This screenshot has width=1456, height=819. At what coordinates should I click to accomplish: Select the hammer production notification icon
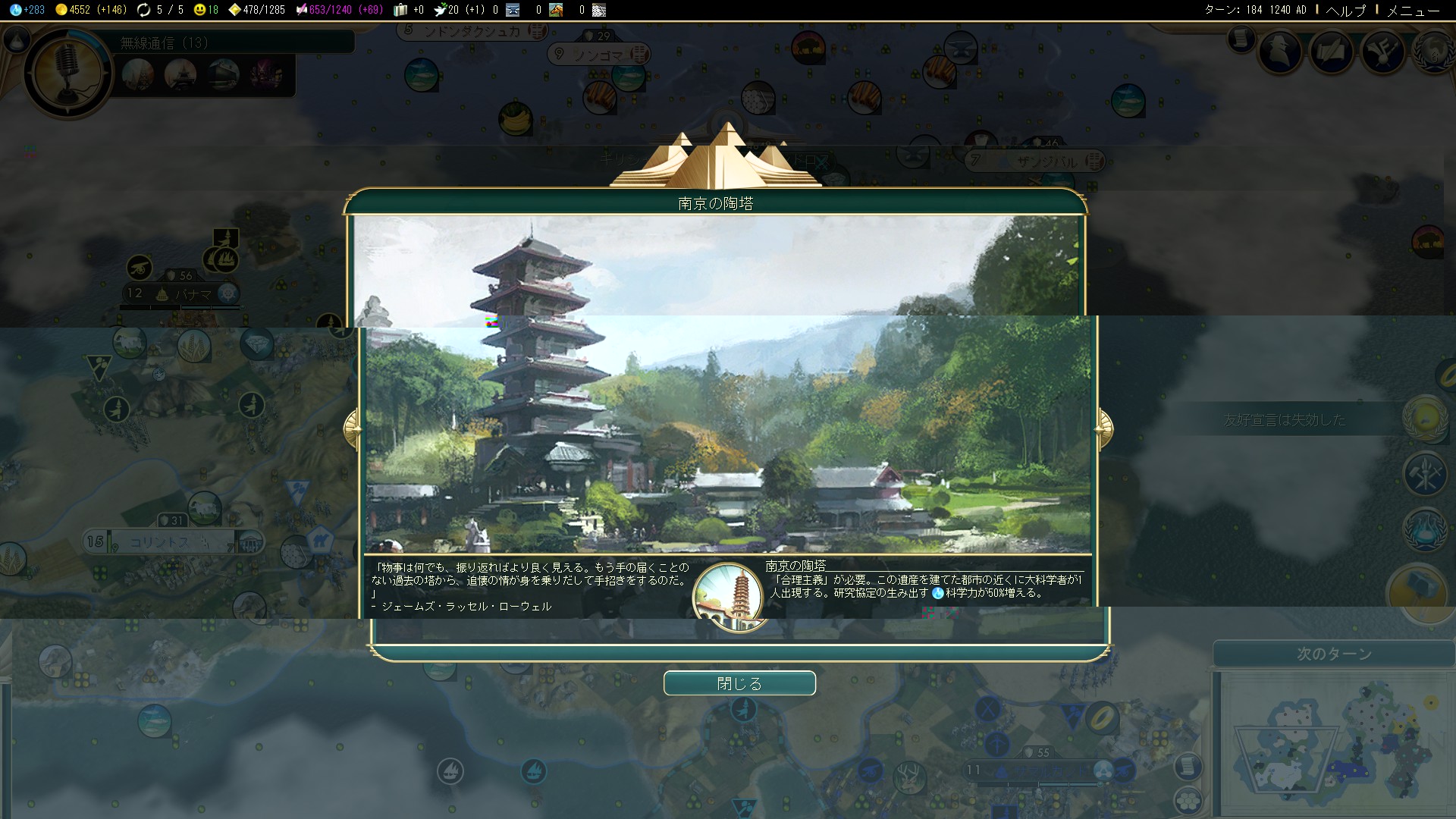tap(1417, 591)
